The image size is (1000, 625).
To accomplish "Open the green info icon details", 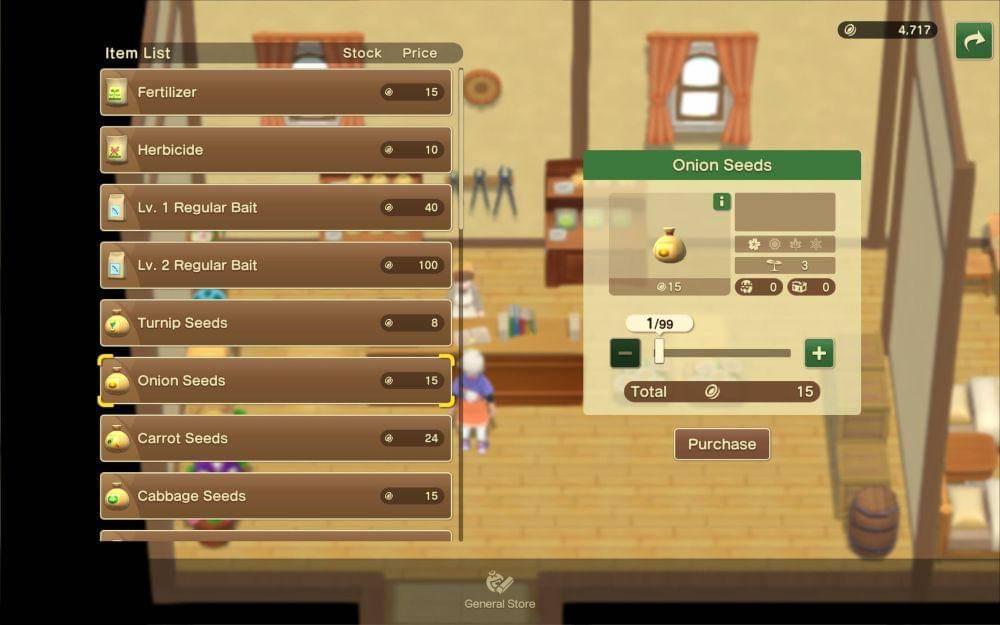I will click(721, 202).
